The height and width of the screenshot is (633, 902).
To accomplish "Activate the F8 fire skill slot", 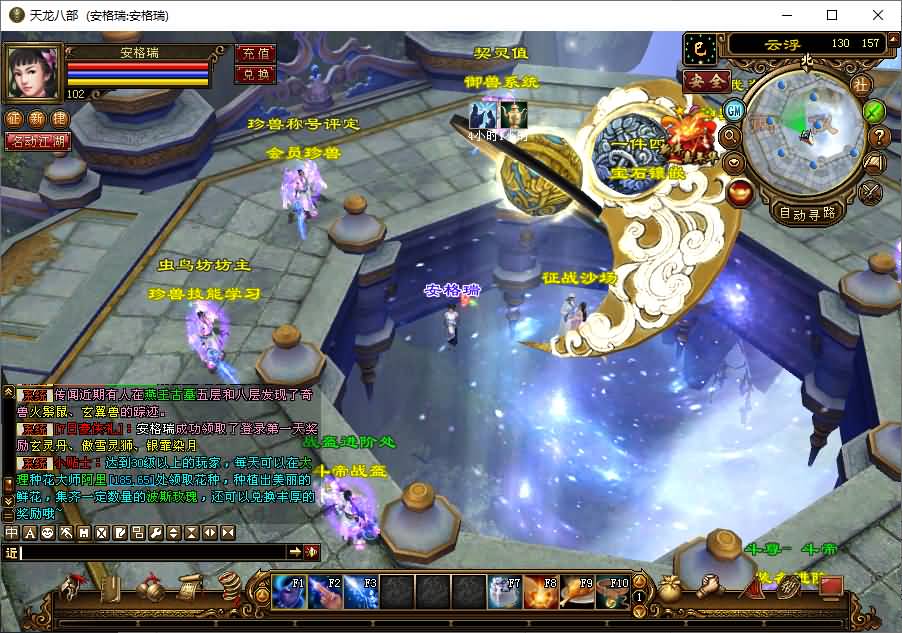I will (541, 592).
